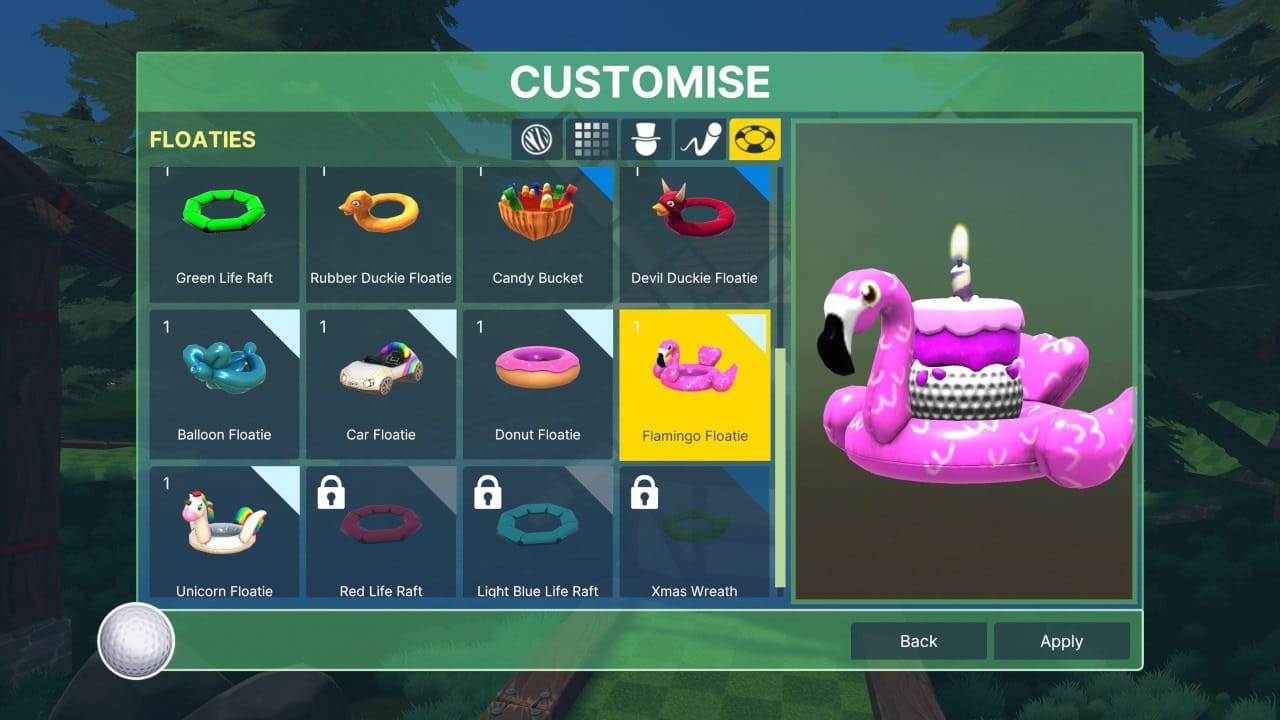Select the Donut Floatie
This screenshot has width=1280, height=720.
coord(538,384)
